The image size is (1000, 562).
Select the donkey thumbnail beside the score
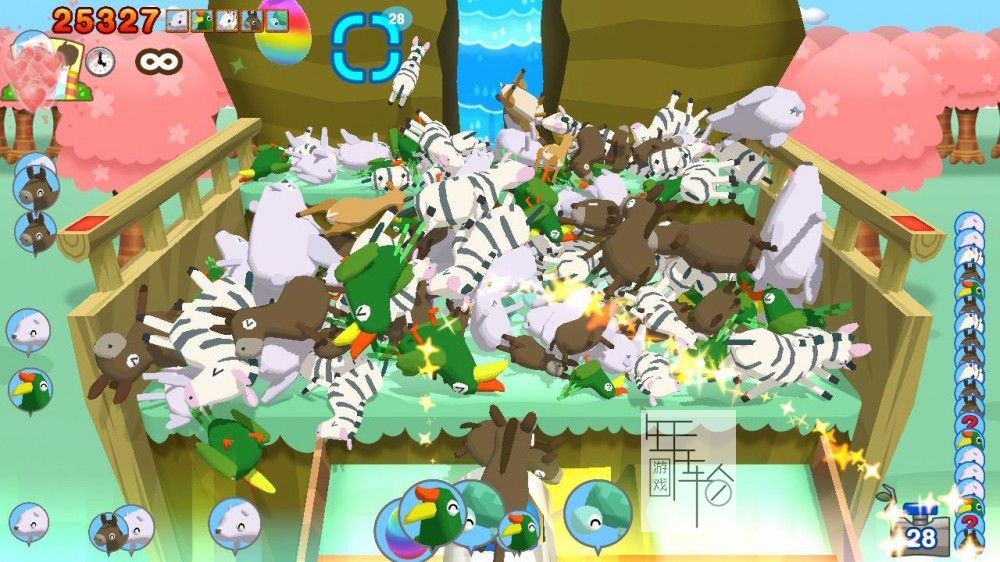pos(250,20)
